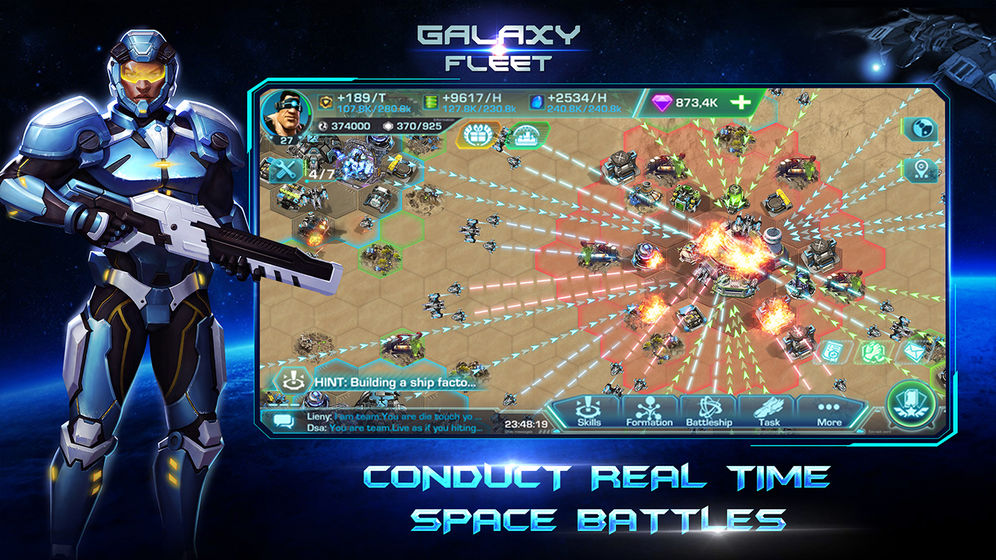Add gems with the plus button

point(740,102)
